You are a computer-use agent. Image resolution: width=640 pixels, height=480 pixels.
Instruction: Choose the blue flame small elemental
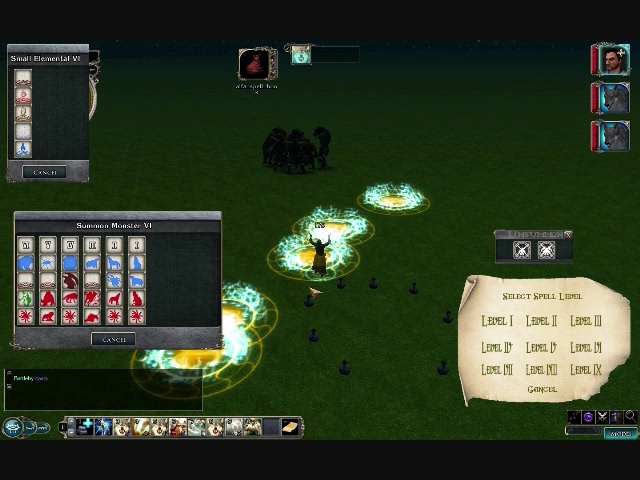pyautogui.click(x=23, y=149)
